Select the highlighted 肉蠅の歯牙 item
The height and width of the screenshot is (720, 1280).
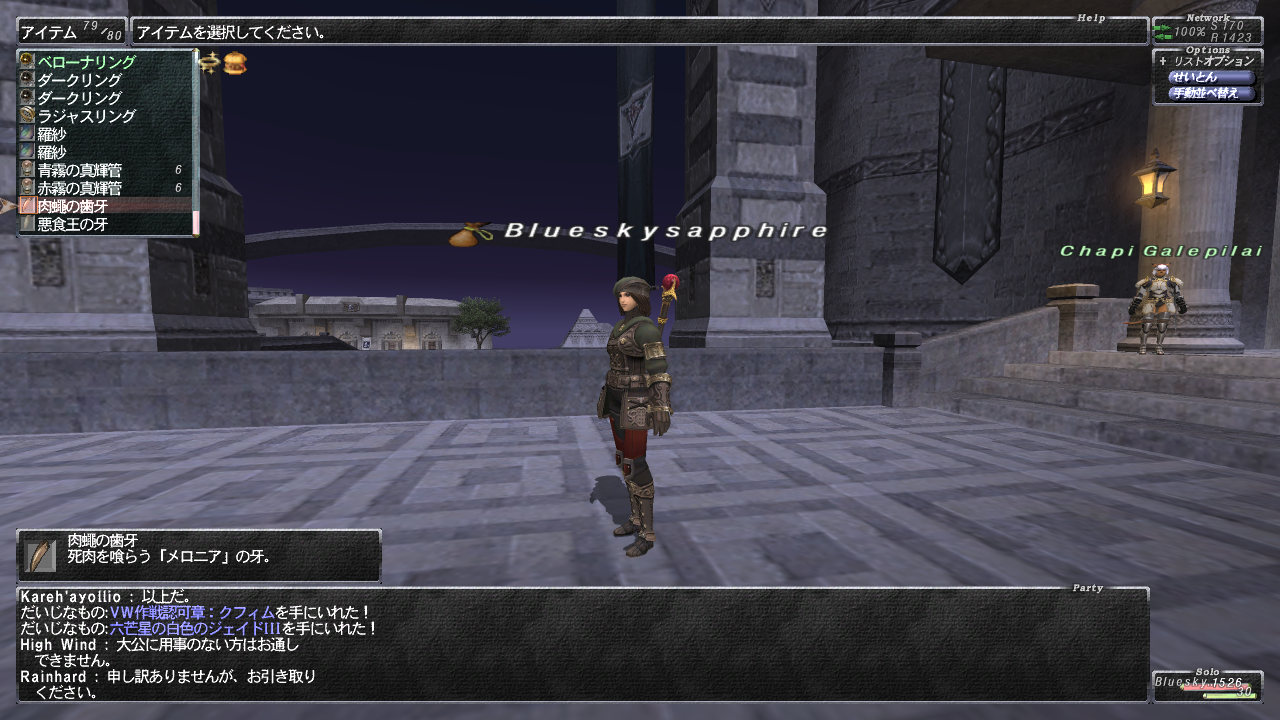pos(73,206)
